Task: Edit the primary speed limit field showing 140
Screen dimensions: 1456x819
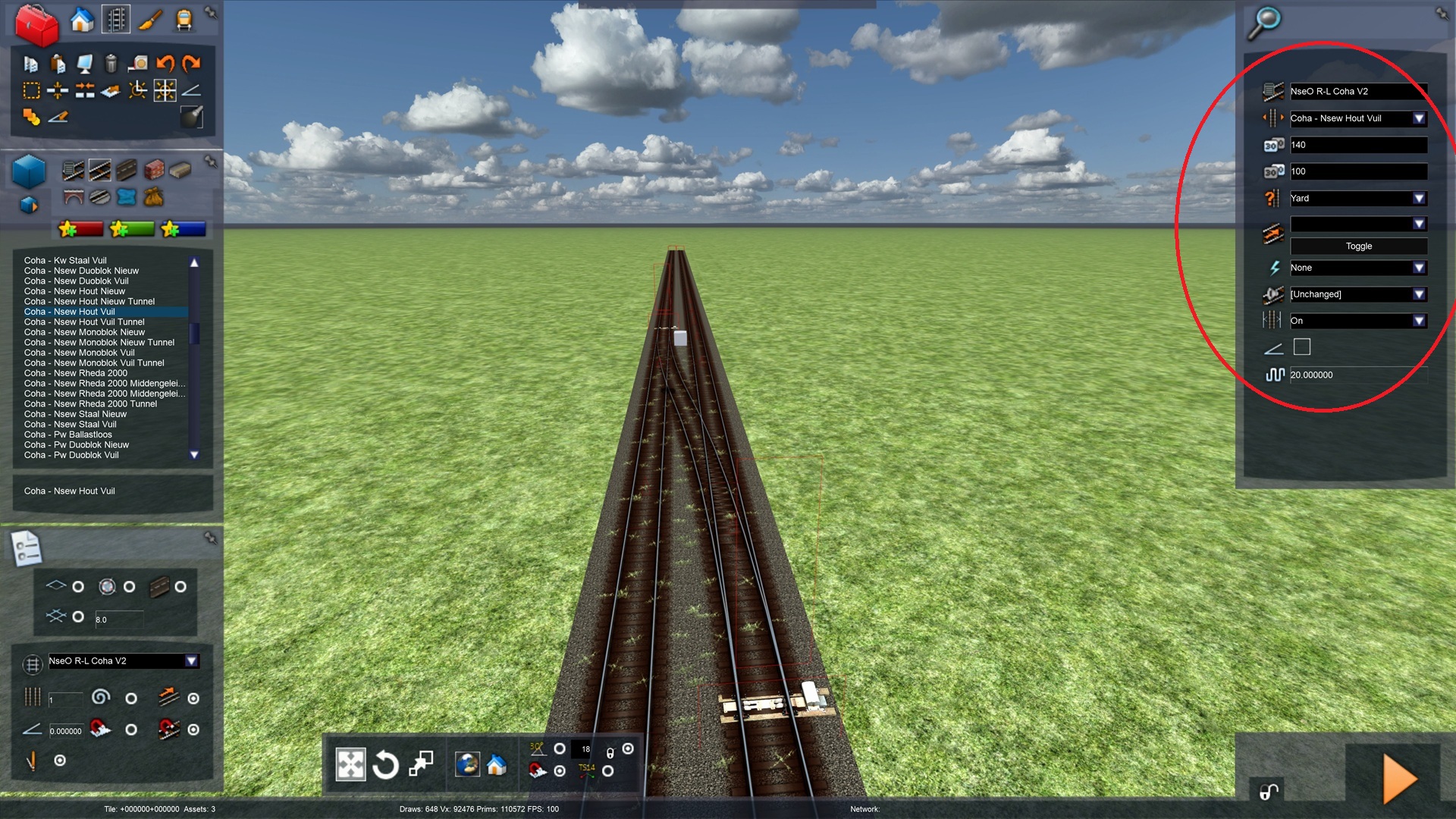Action: coord(1357,145)
